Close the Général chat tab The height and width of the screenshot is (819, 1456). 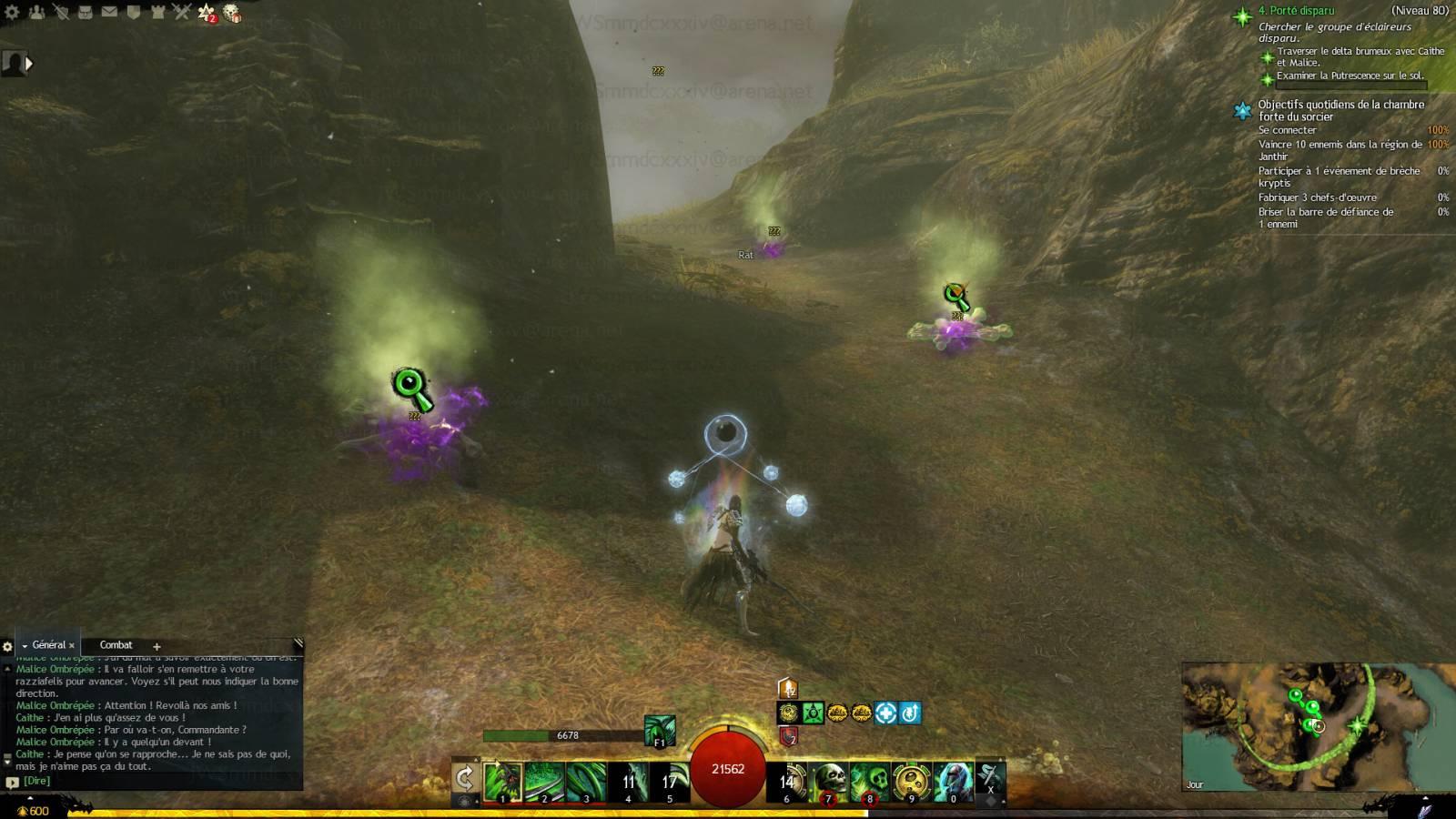click(x=72, y=646)
